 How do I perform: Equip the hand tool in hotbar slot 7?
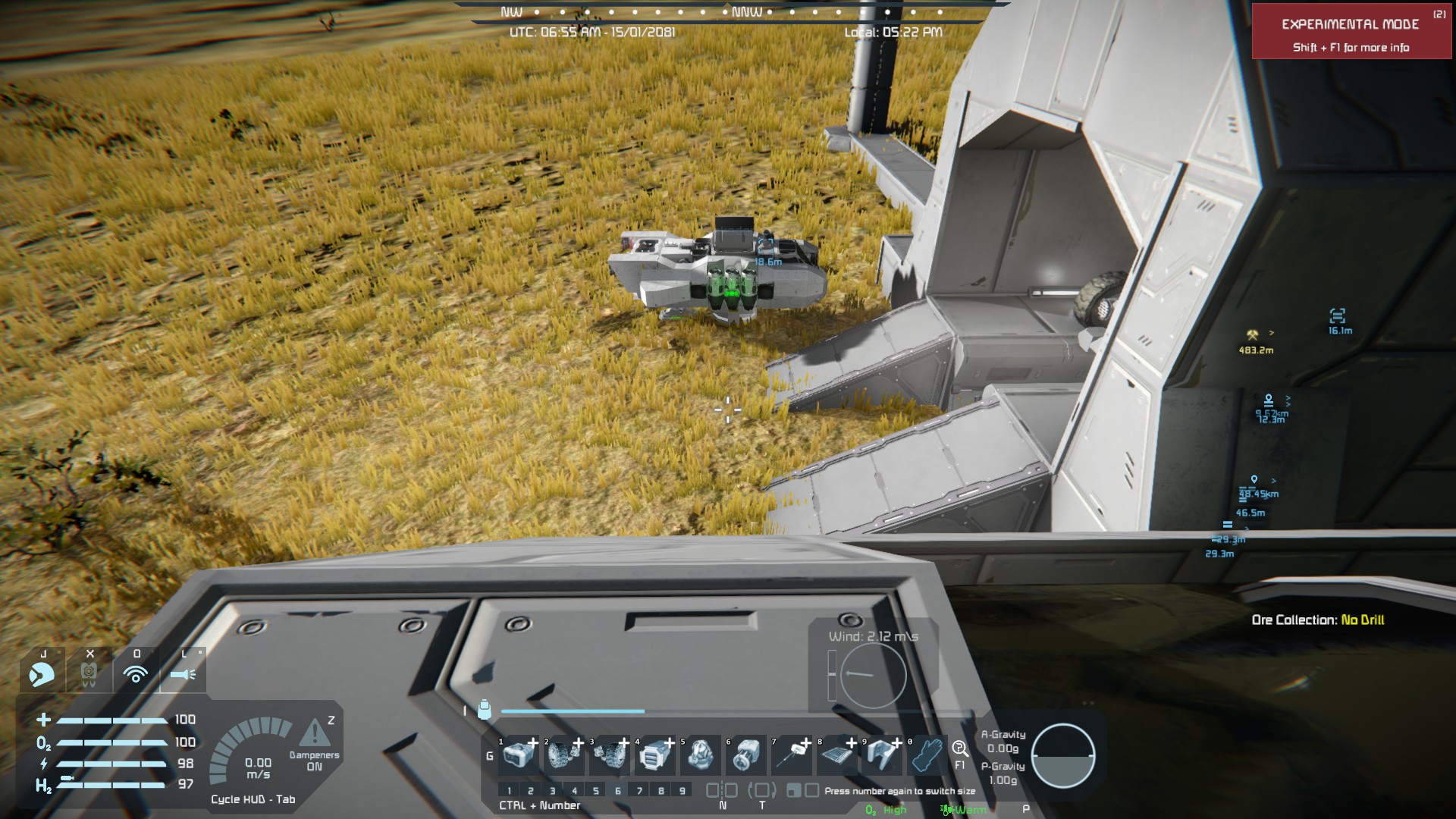791,755
